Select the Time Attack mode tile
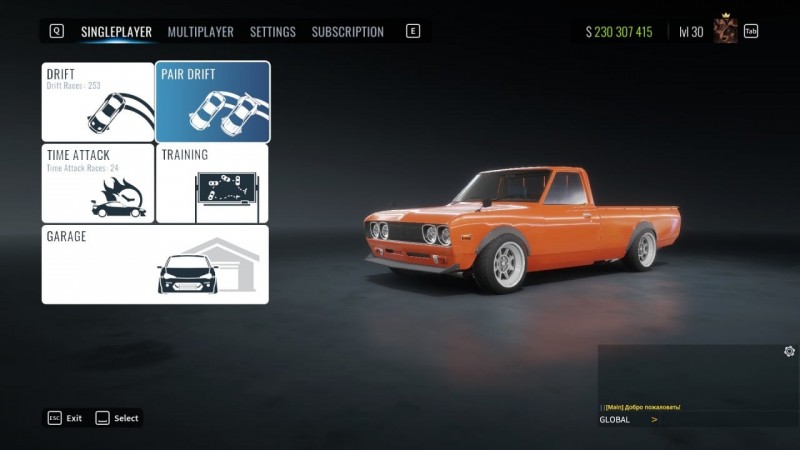Screen dimensions: 800x450 [x=98, y=183]
